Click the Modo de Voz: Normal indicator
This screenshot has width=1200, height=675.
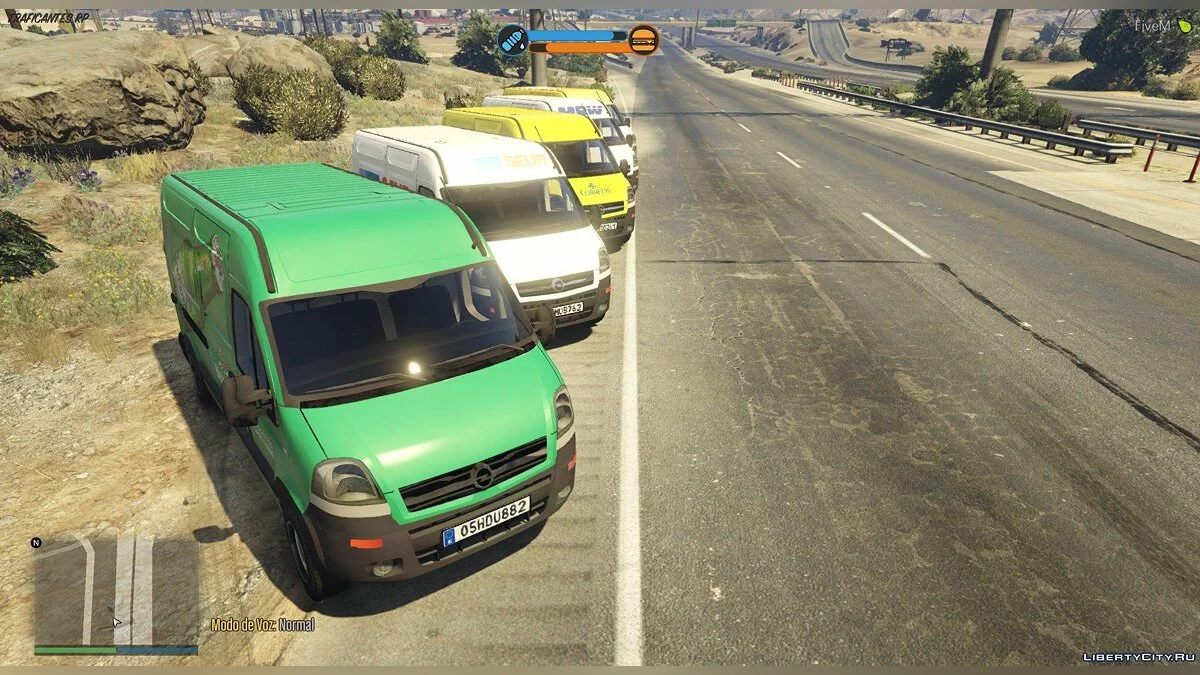[x=262, y=625]
